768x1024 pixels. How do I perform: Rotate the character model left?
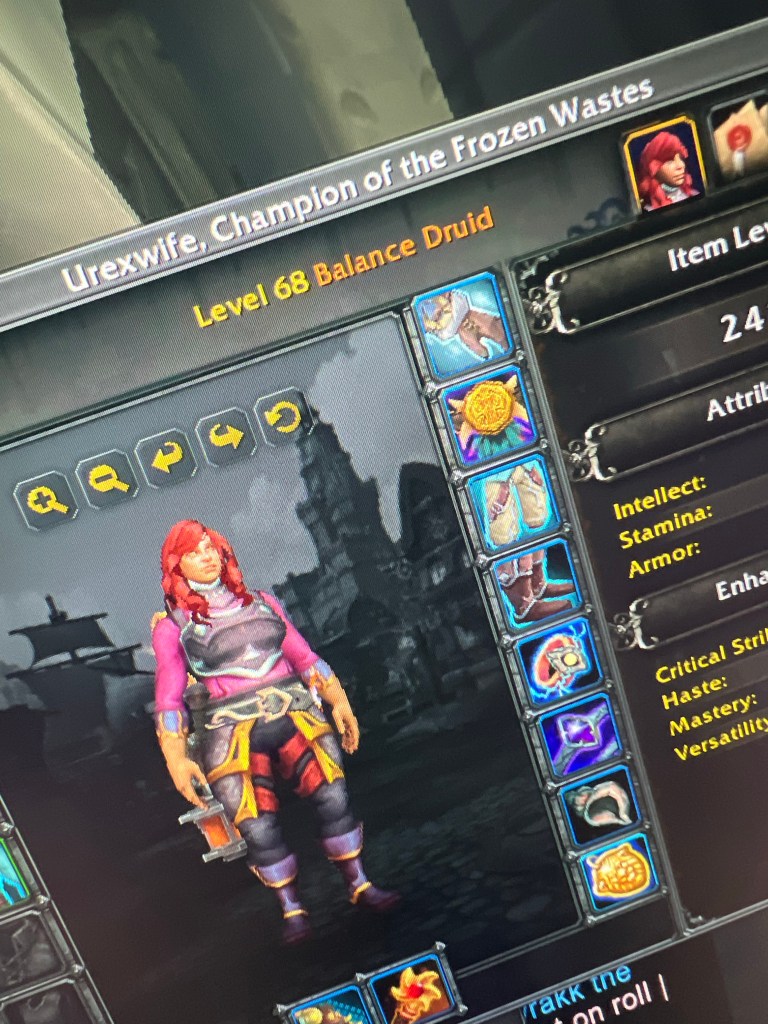[166, 458]
